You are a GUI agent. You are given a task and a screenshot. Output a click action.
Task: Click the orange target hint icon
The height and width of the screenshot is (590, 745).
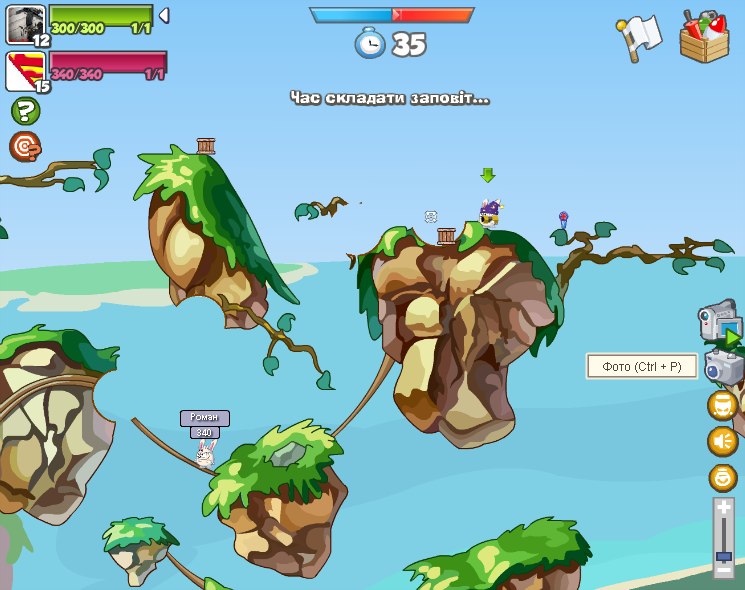[24, 146]
